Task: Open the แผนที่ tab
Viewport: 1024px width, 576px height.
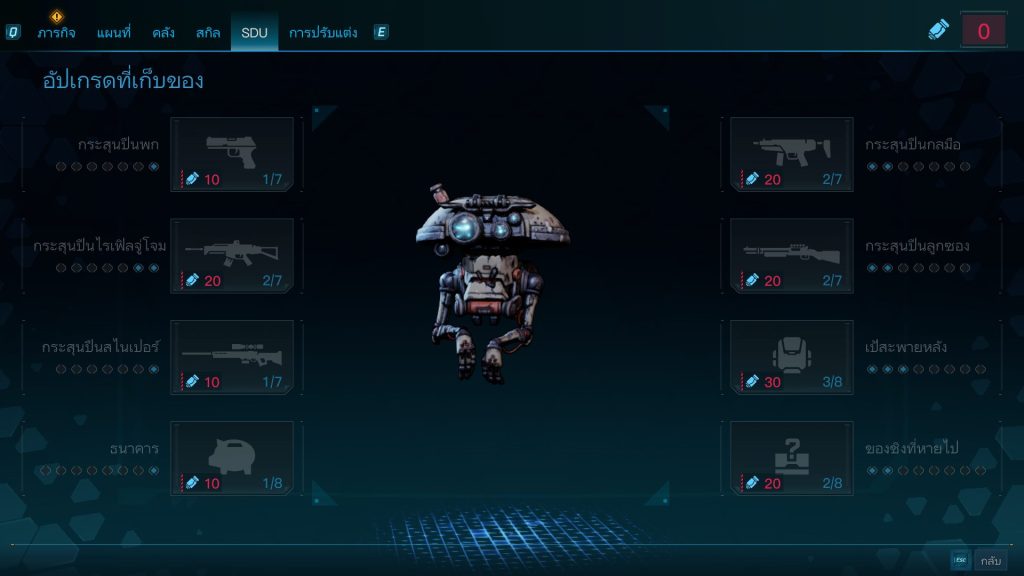Action: click(114, 33)
